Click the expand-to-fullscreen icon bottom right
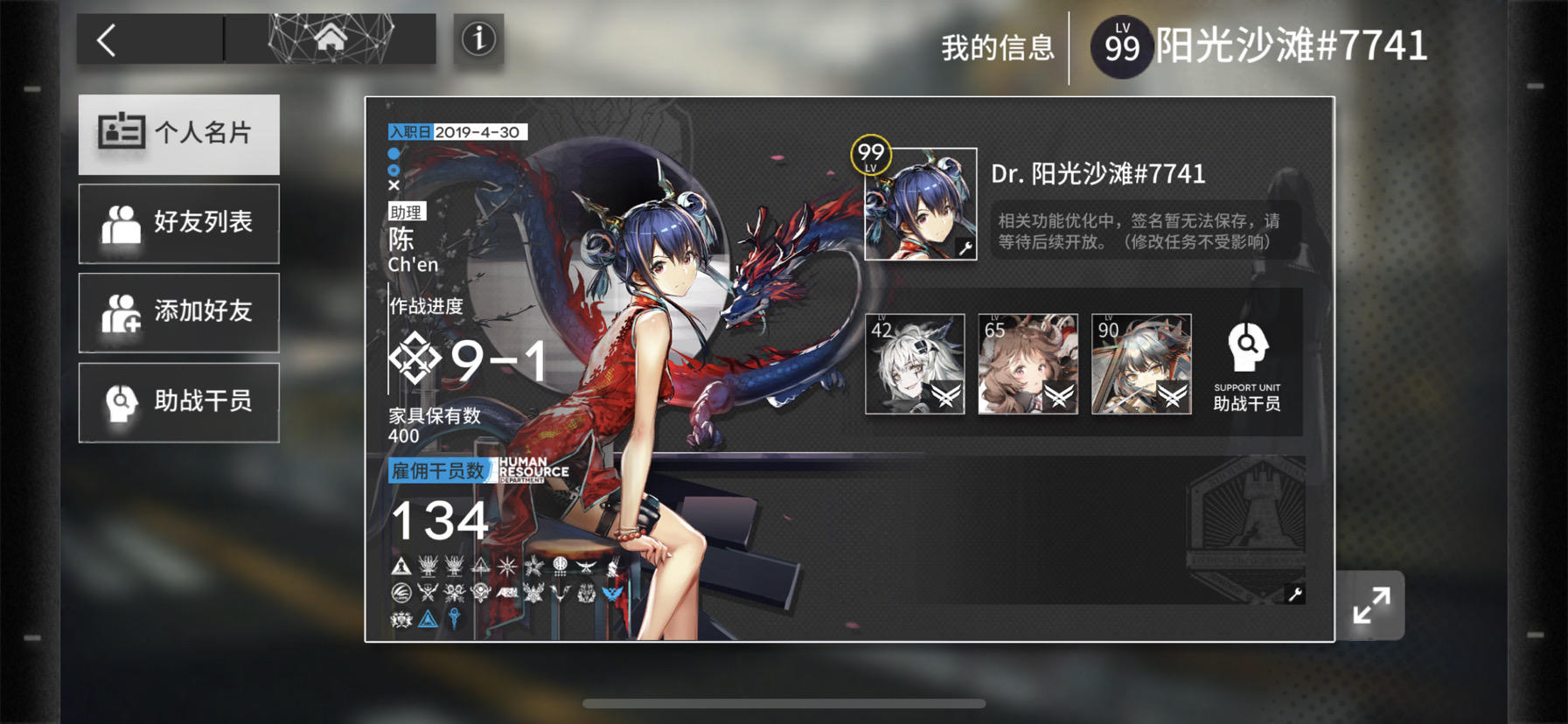 pos(1370,604)
